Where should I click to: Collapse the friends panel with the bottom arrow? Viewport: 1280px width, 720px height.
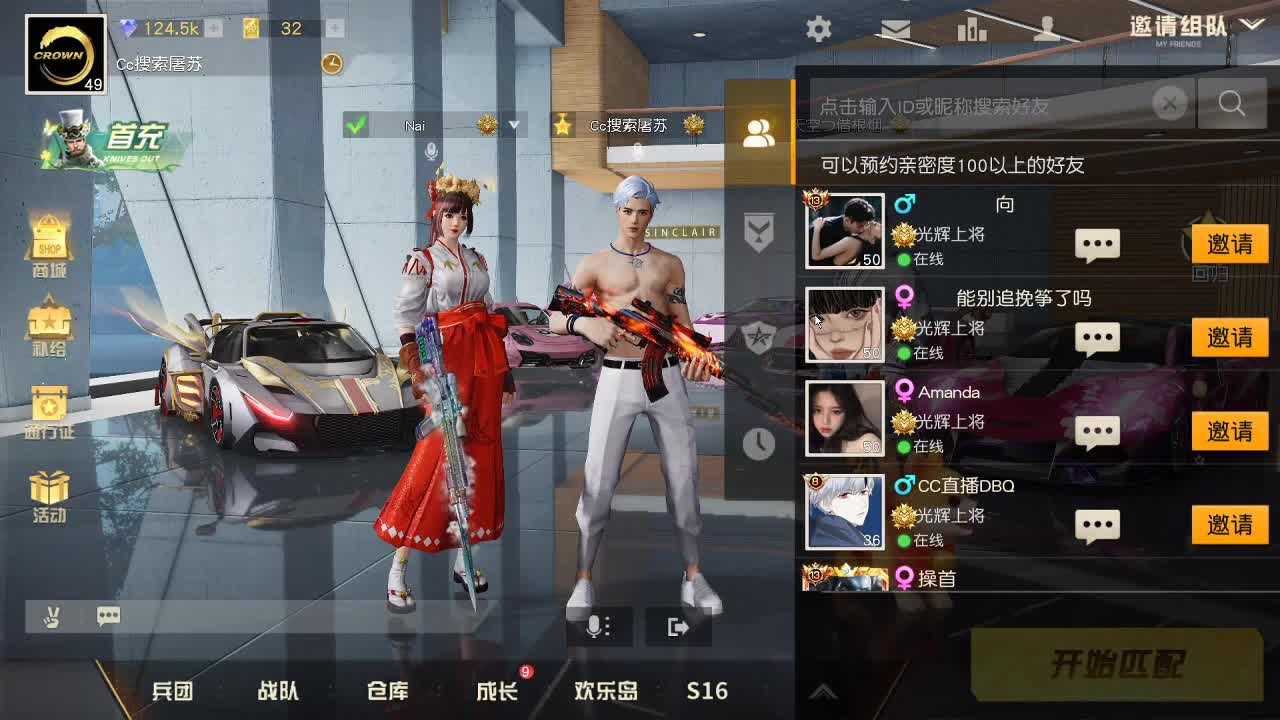click(822, 692)
